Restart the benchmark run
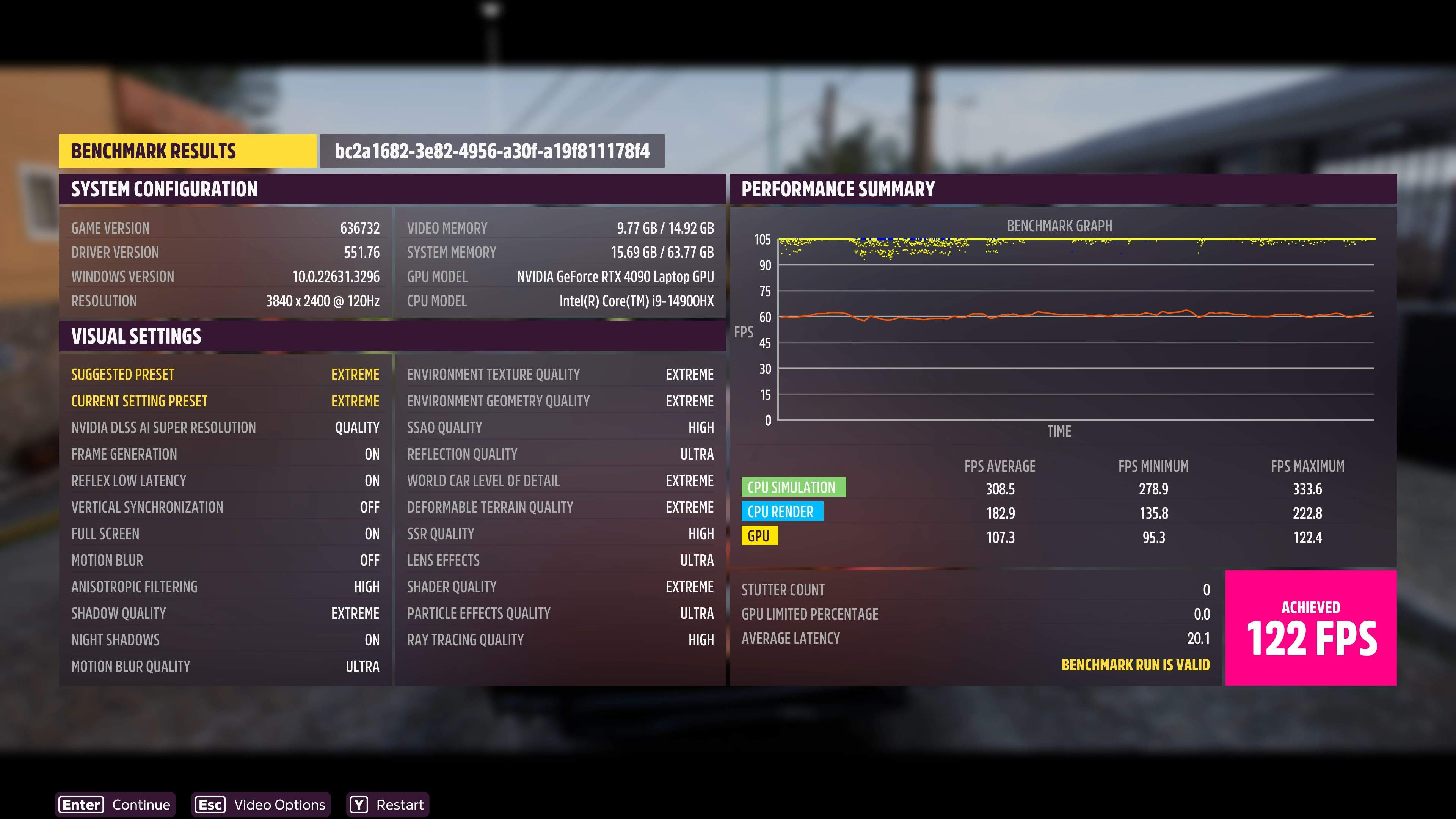The width and height of the screenshot is (1456, 819). (388, 804)
